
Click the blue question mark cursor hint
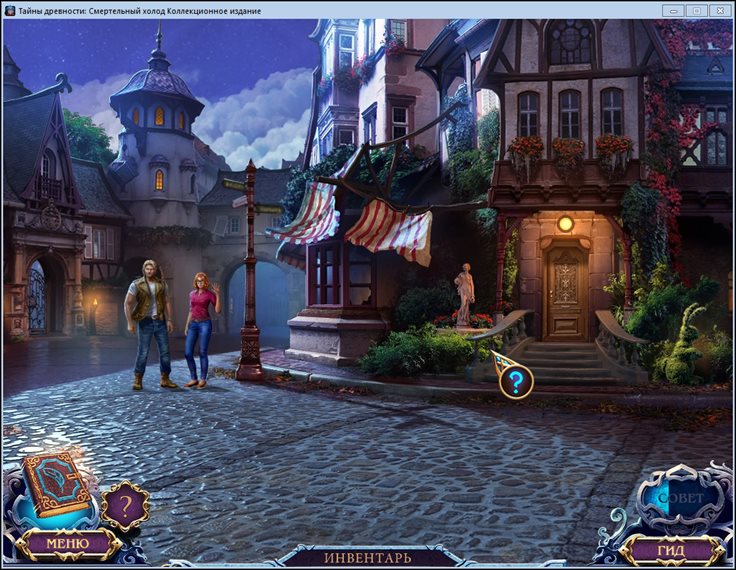(515, 381)
